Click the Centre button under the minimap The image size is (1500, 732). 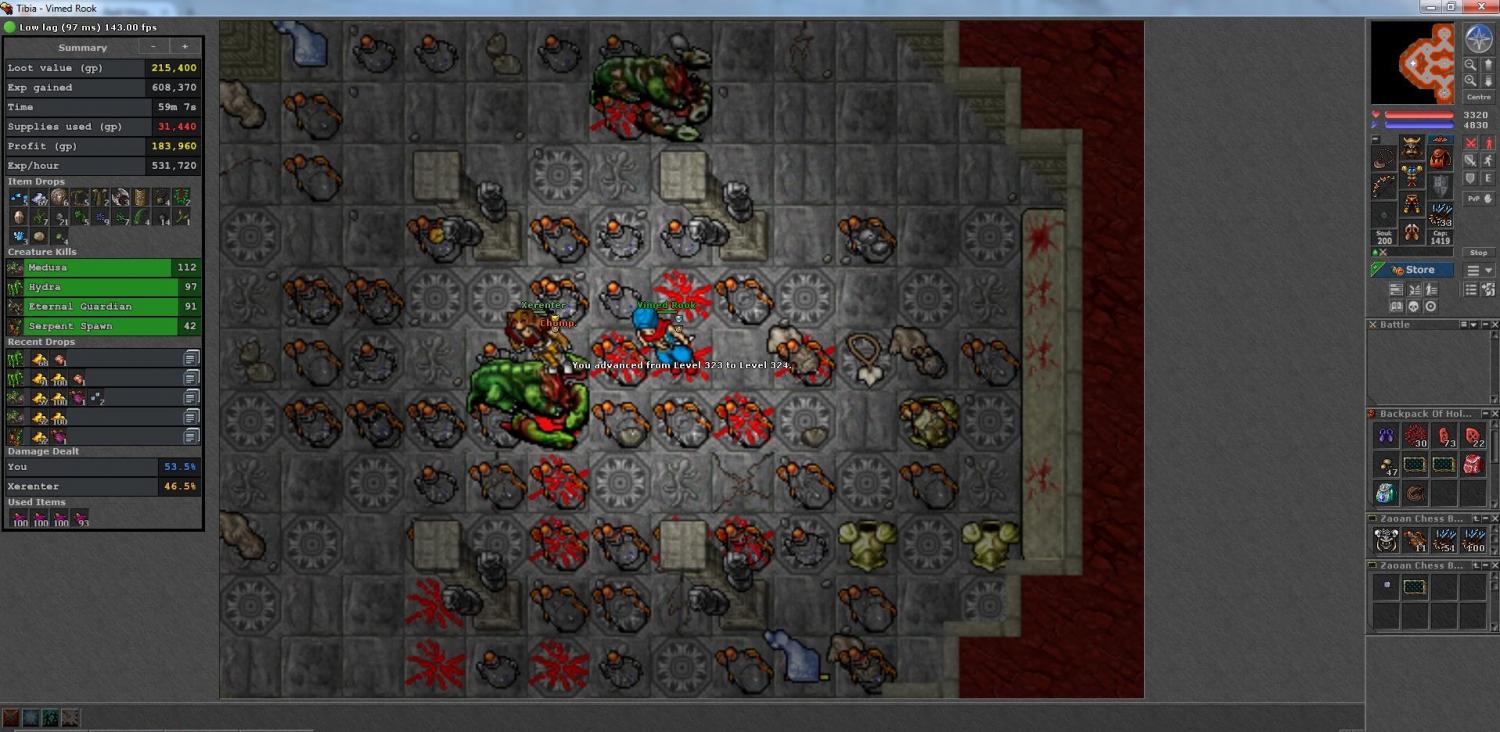pyautogui.click(x=1478, y=97)
